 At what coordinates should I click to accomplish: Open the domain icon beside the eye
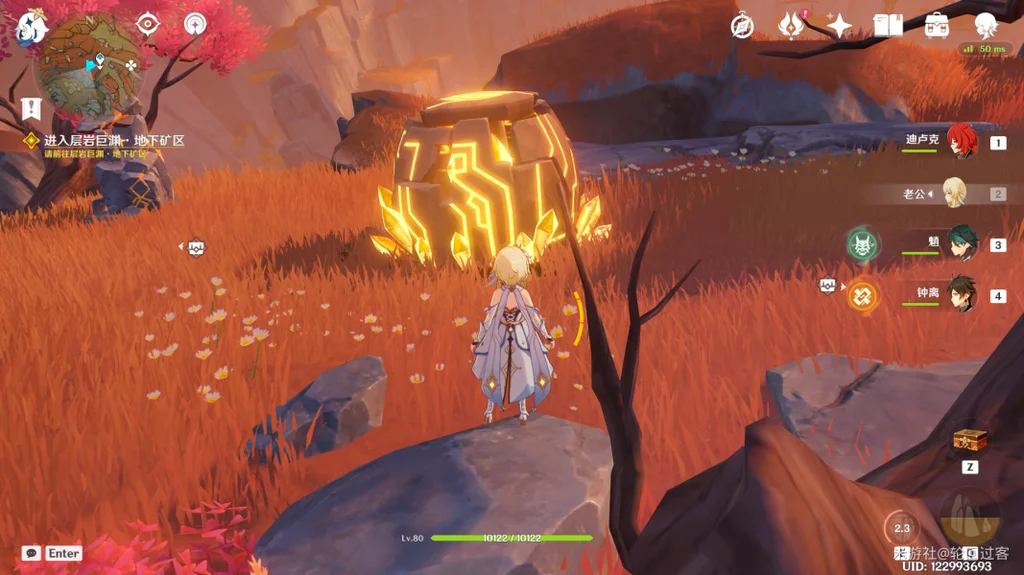pos(195,23)
